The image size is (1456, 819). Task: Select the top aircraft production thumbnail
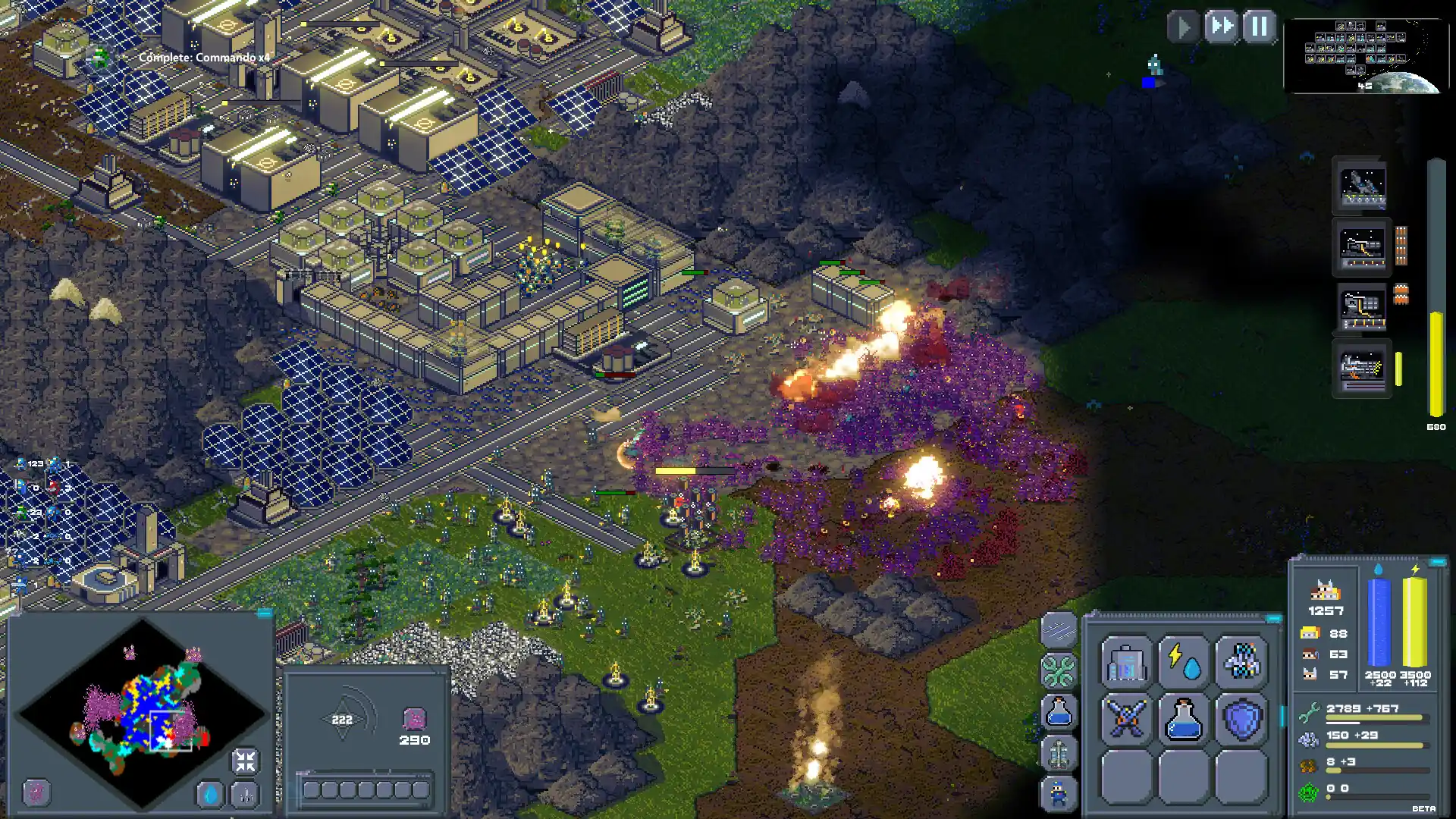(1361, 186)
